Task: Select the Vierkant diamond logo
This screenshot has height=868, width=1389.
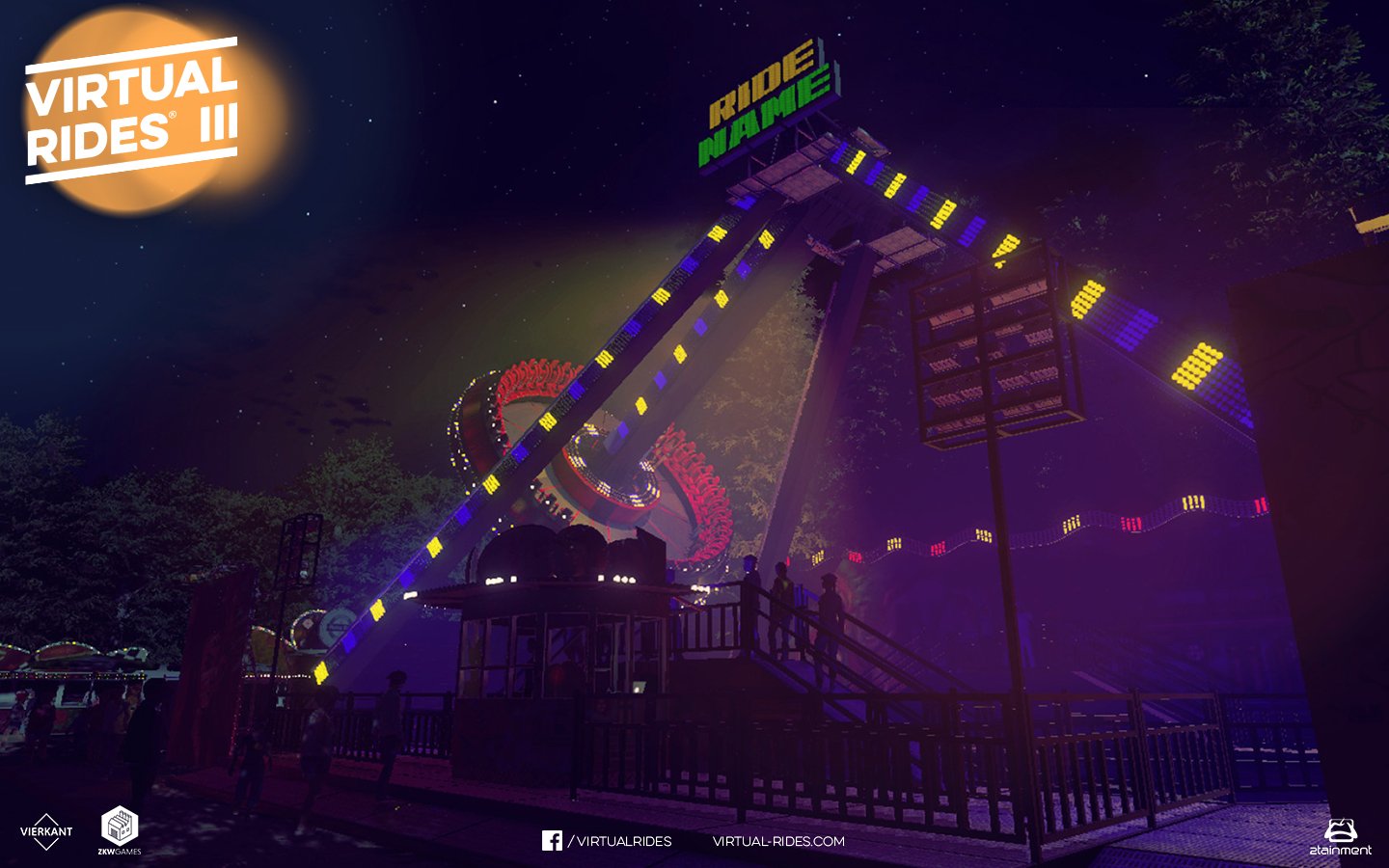Action: click(x=46, y=830)
